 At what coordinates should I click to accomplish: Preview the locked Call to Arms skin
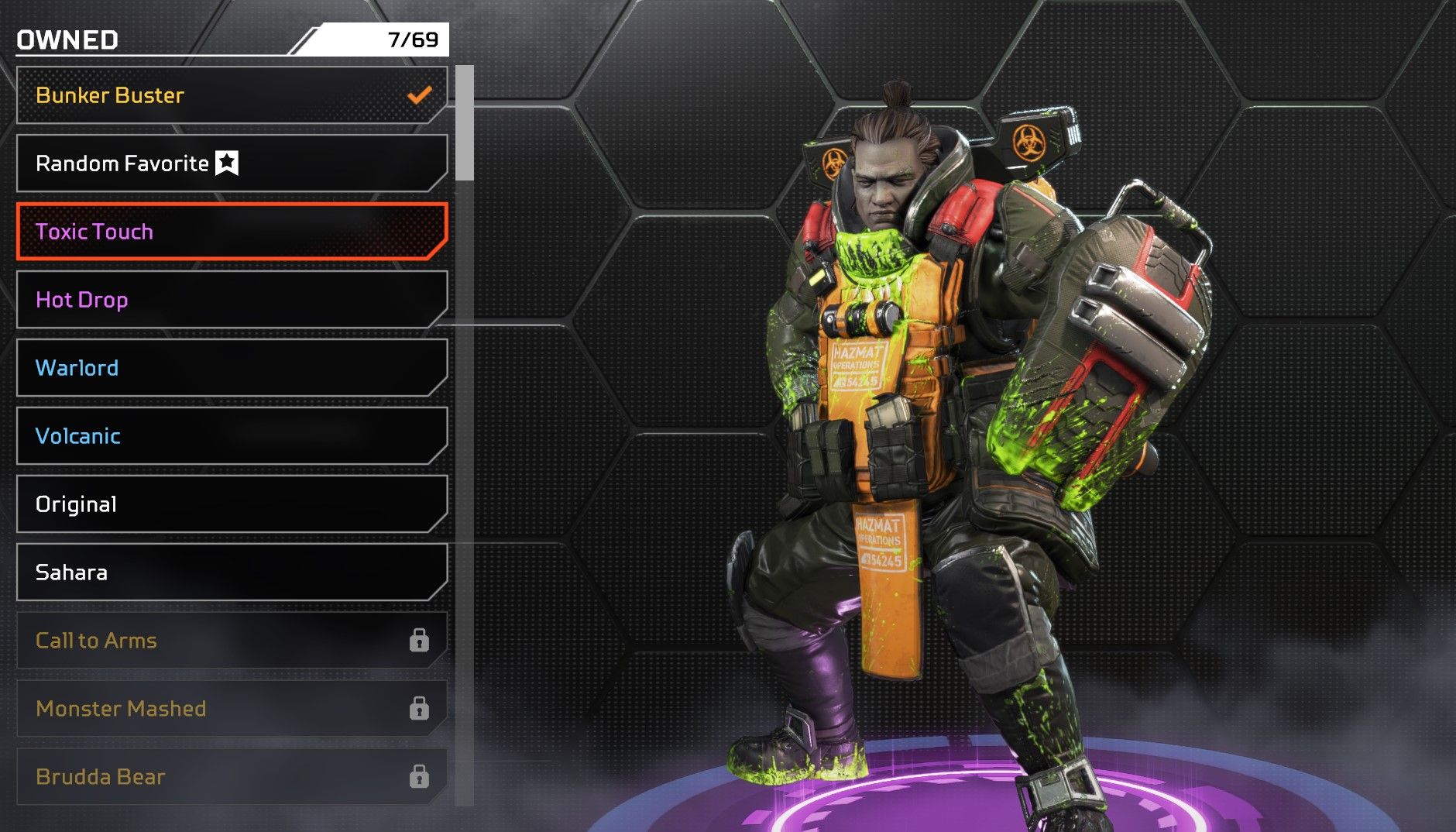pyautogui.click(x=231, y=641)
